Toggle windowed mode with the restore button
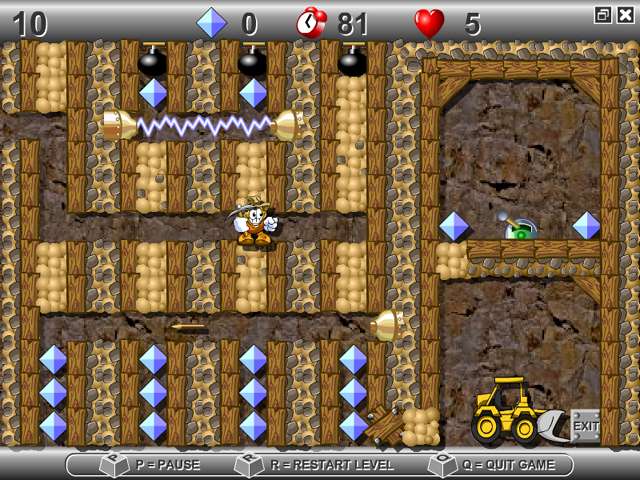The height and width of the screenshot is (480, 640). [x=603, y=14]
